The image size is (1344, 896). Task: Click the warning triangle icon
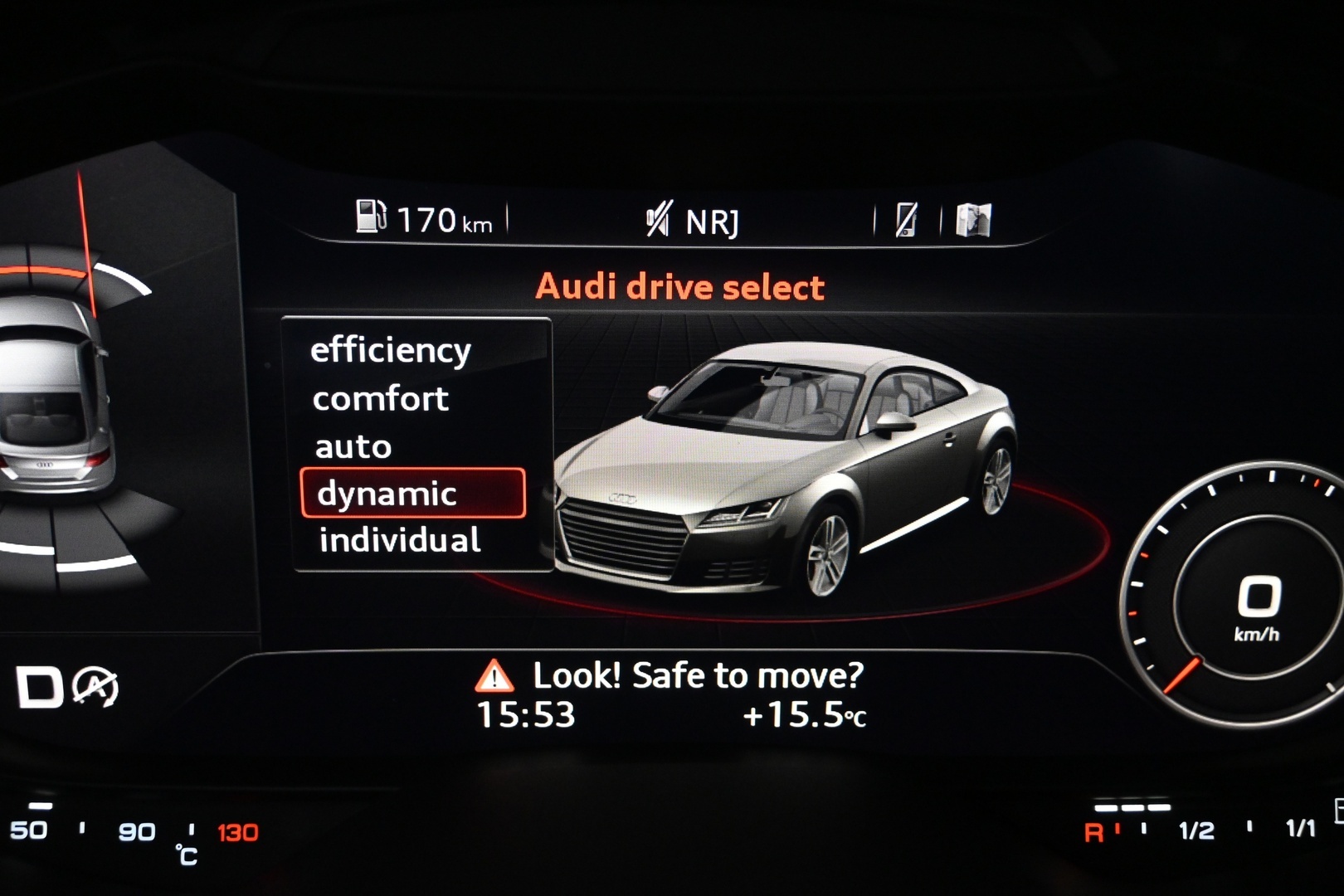[x=493, y=676]
